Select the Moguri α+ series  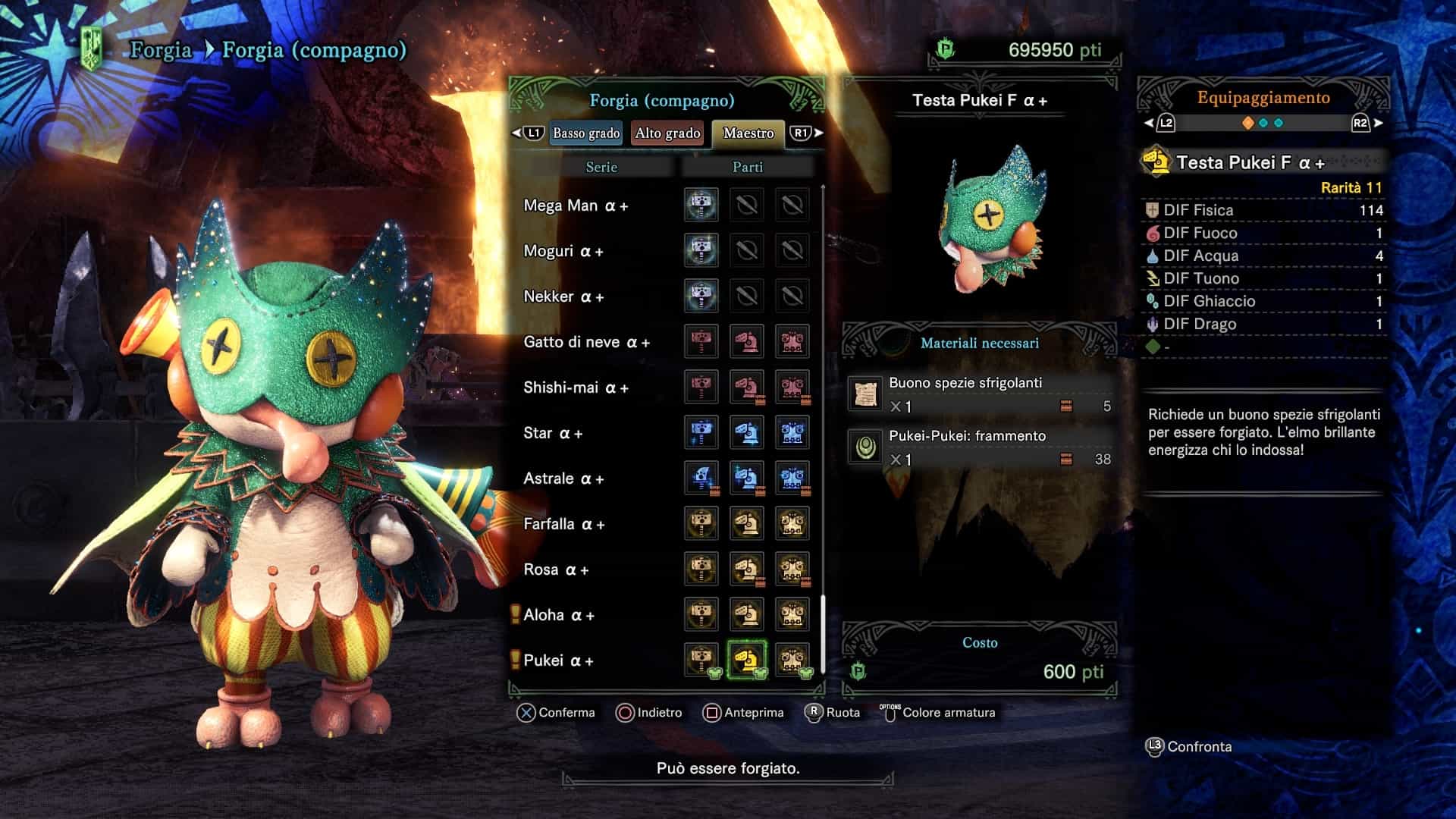tap(563, 251)
